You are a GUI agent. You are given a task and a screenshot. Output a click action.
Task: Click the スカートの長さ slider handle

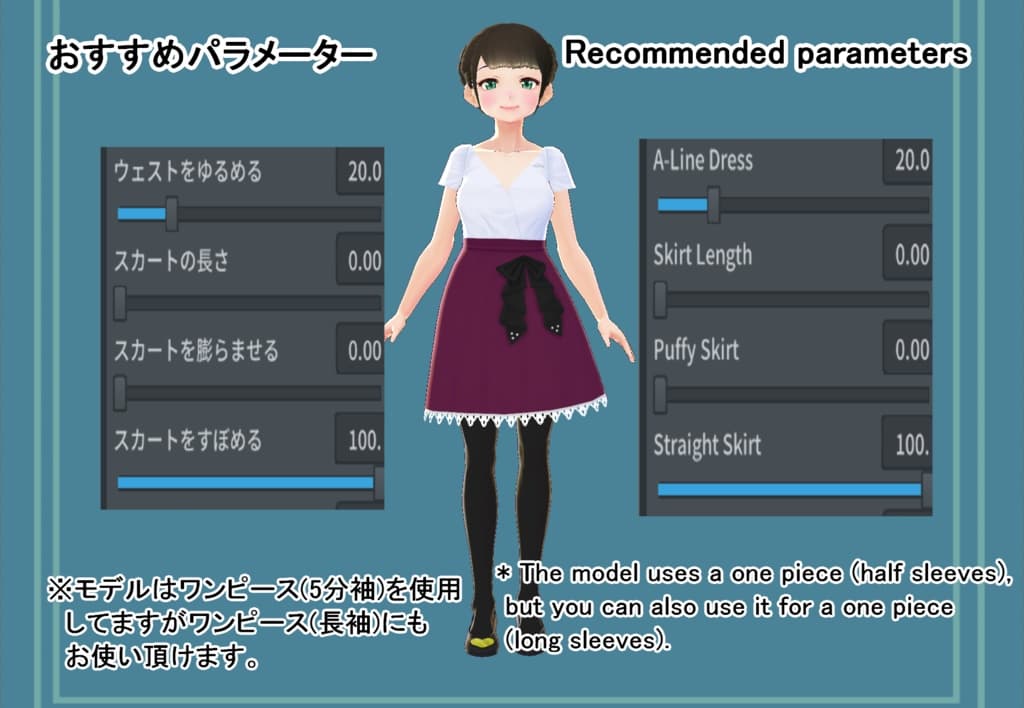coord(120,302)
